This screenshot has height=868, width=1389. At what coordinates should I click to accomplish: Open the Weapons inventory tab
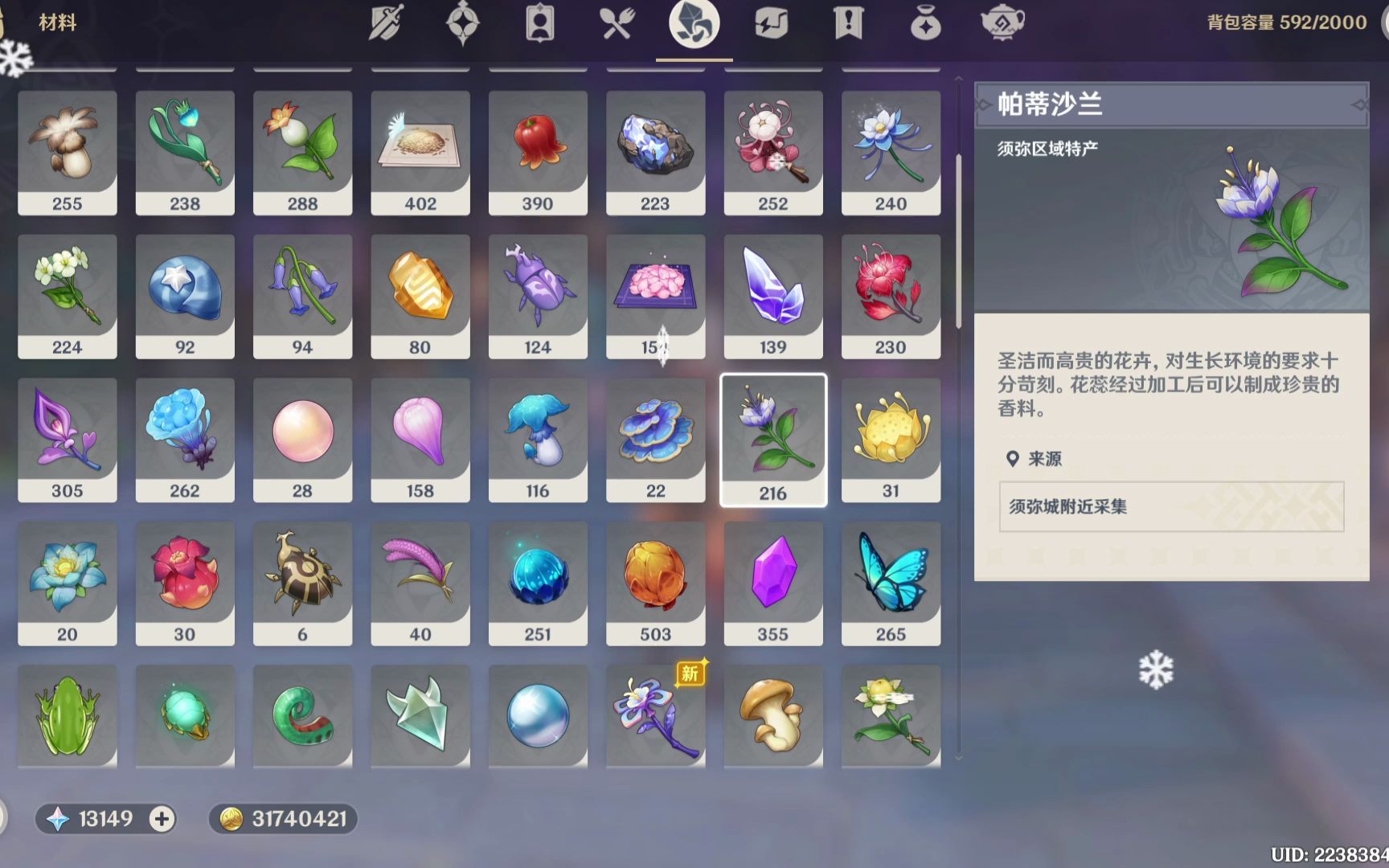pyautogui.click(x=386, y=24)
